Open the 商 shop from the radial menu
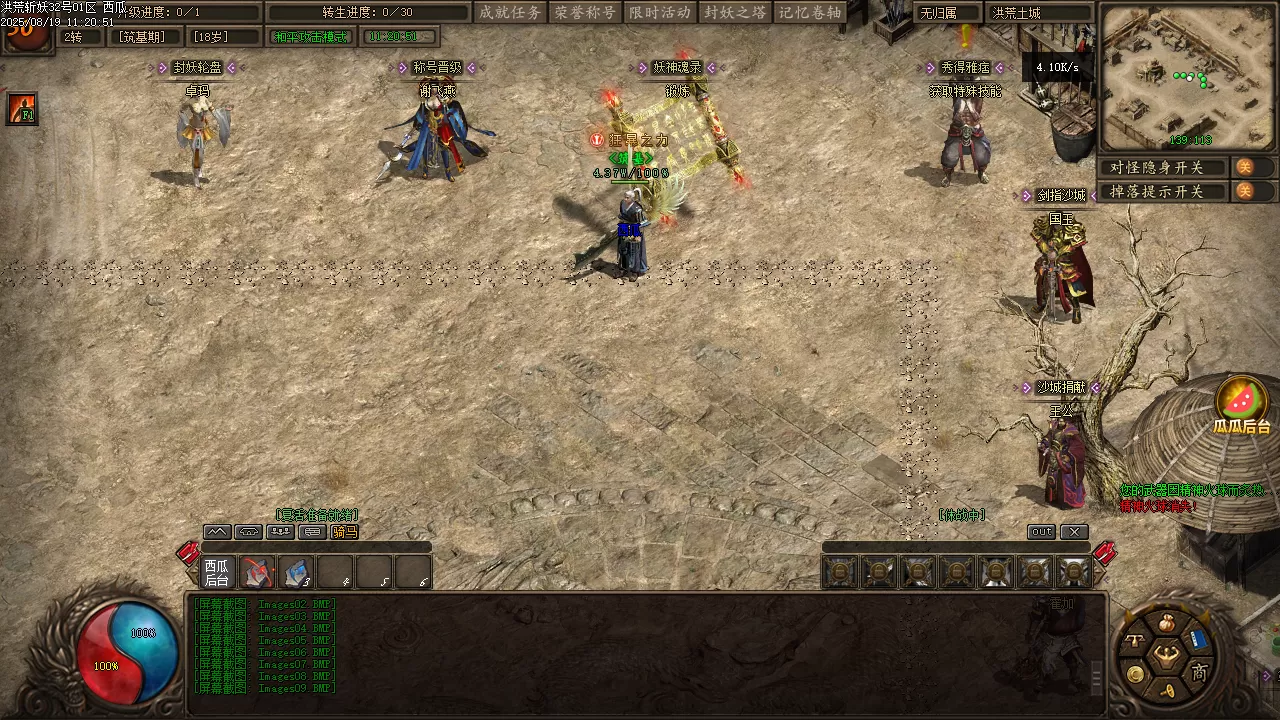Screen dimensions: 1280x720 tap(1199, 673)
